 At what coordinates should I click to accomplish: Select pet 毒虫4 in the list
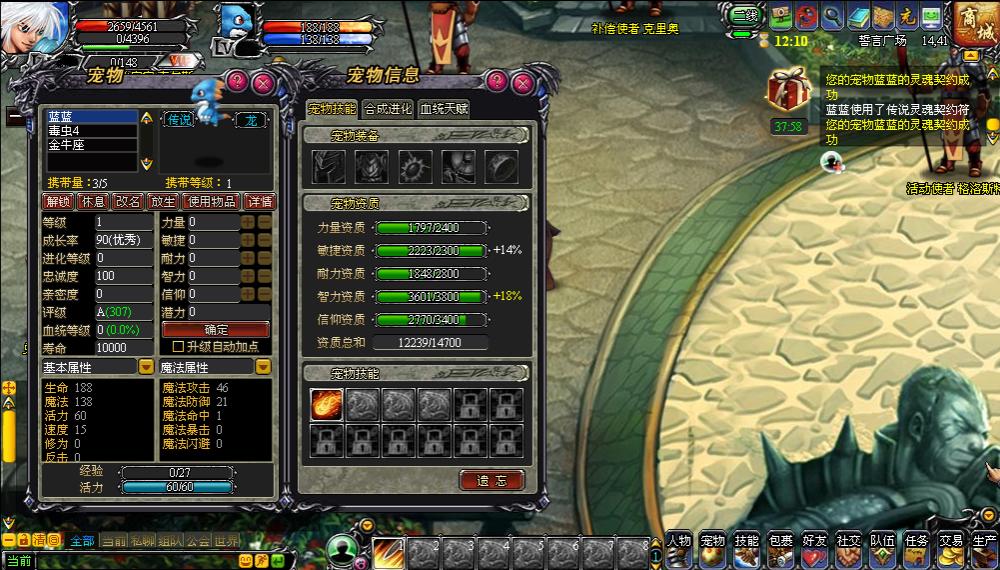tap(90, 131)
